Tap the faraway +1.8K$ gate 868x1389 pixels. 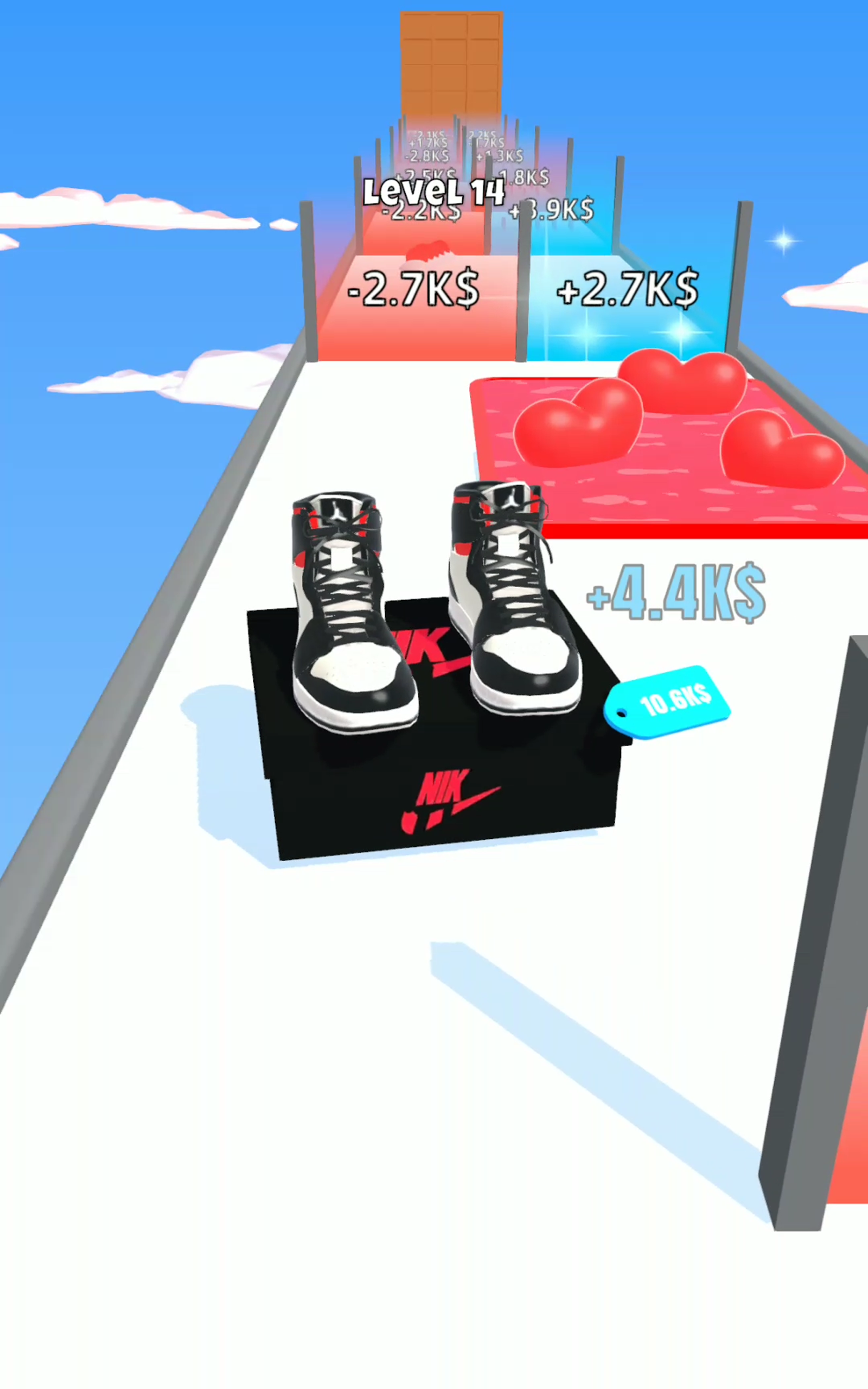(x=522, y=175)
